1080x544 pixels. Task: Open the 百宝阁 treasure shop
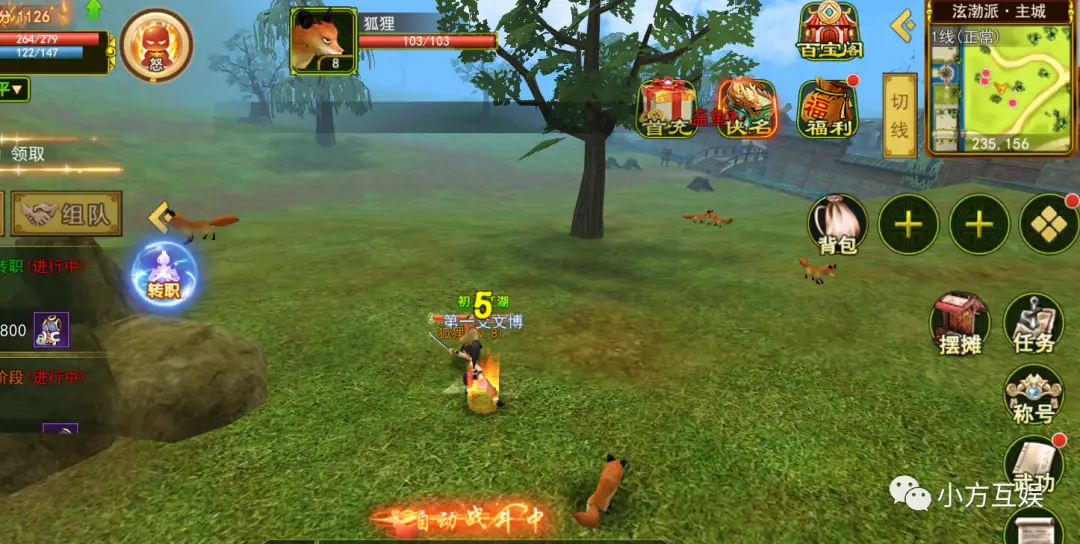(829, 30)
